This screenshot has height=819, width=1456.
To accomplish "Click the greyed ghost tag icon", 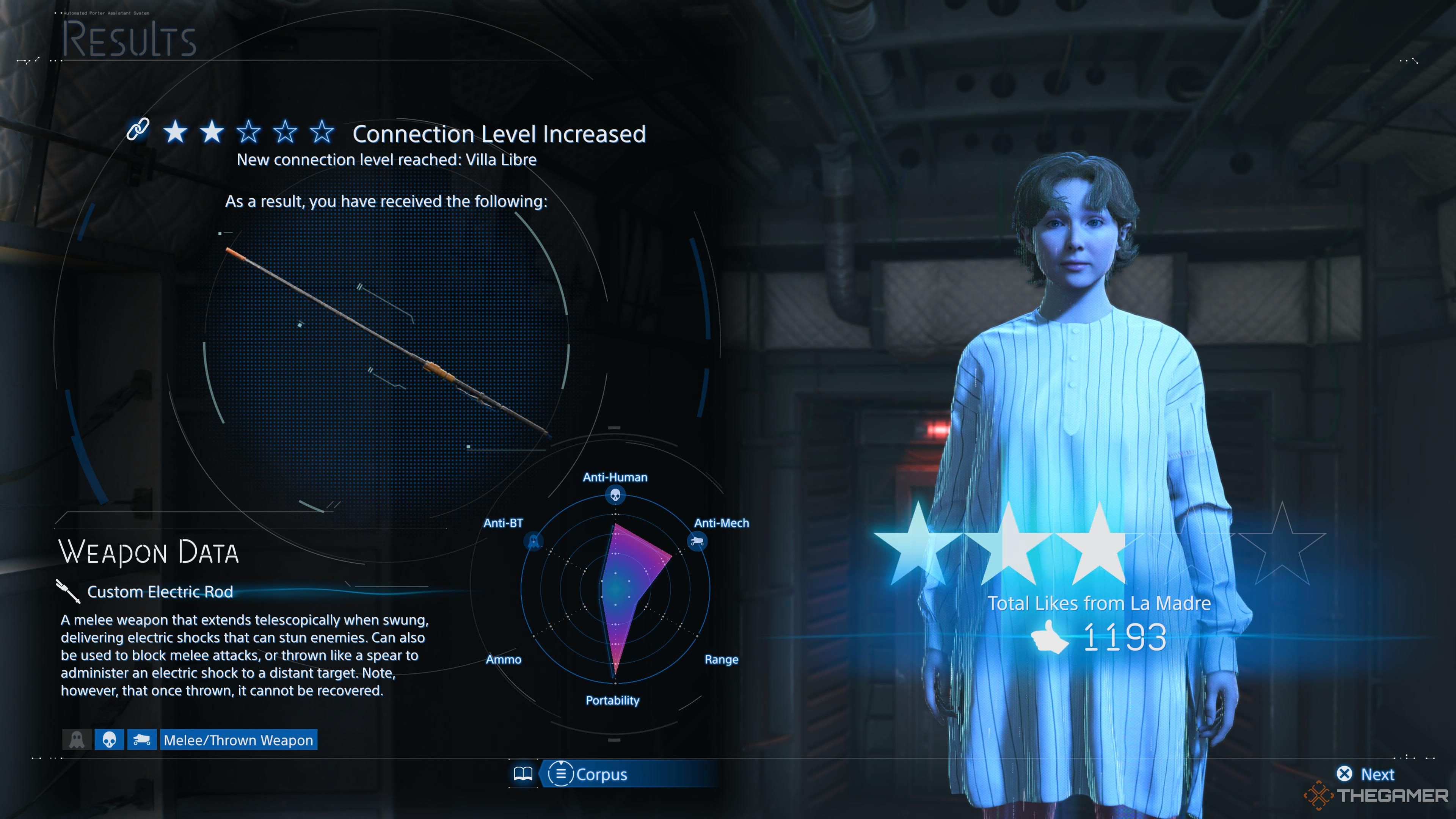I will point(77,740).
